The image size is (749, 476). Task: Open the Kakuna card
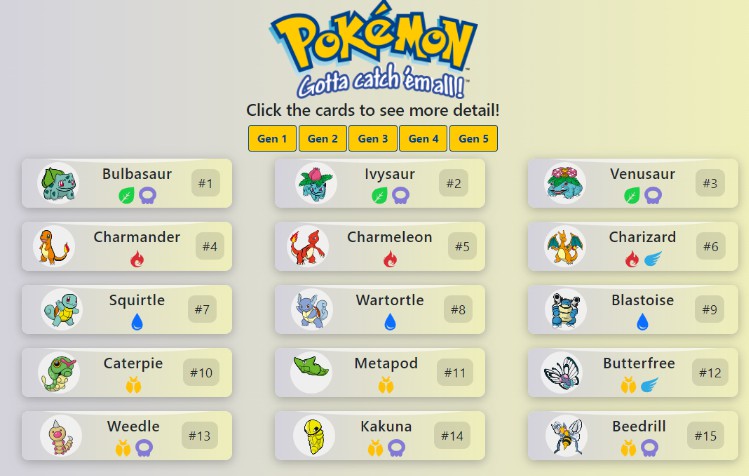click(x=380, y=436)
